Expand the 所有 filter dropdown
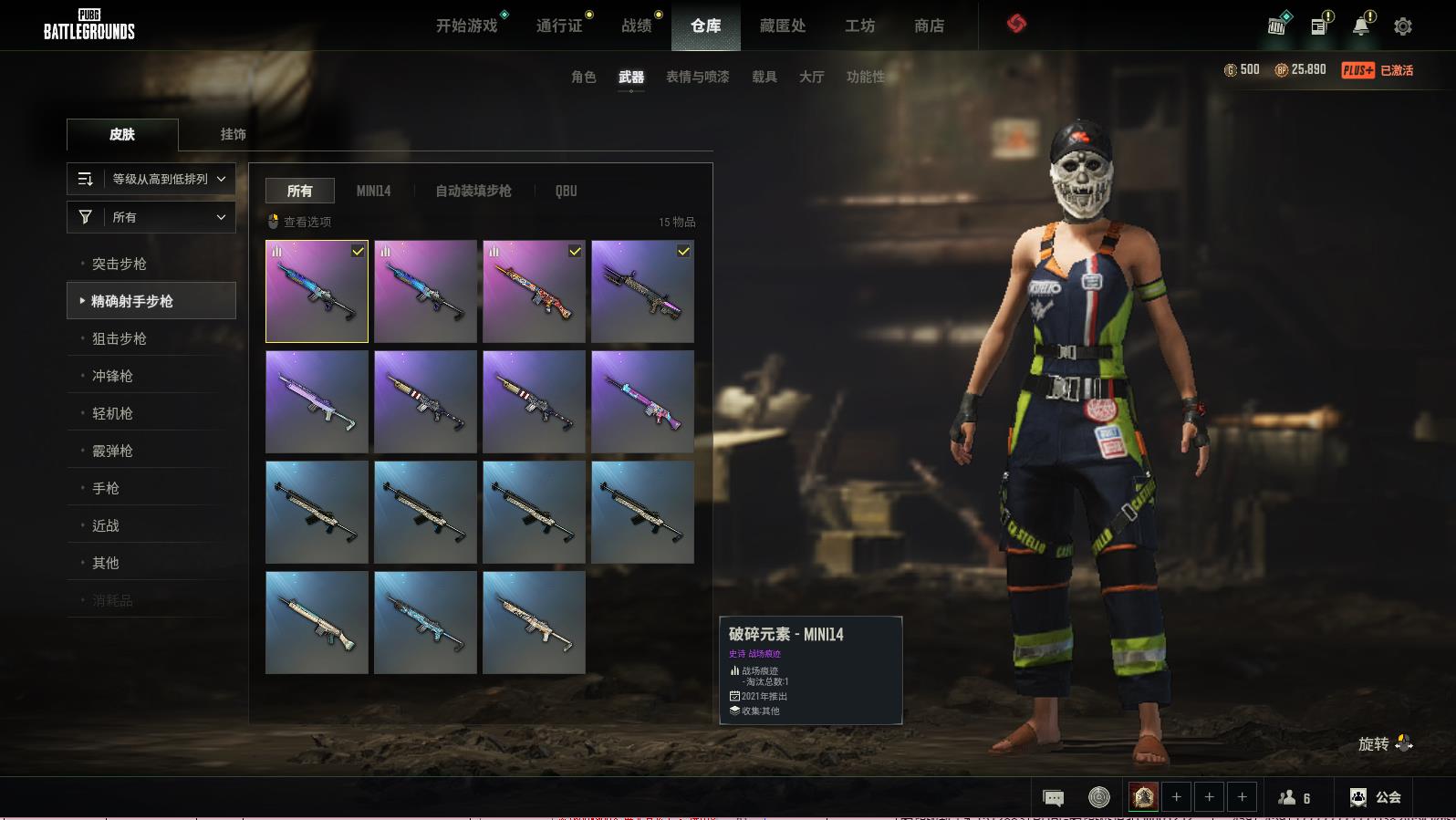The image size is (1456, 820). pyautogui.click(x=151, y=217)
